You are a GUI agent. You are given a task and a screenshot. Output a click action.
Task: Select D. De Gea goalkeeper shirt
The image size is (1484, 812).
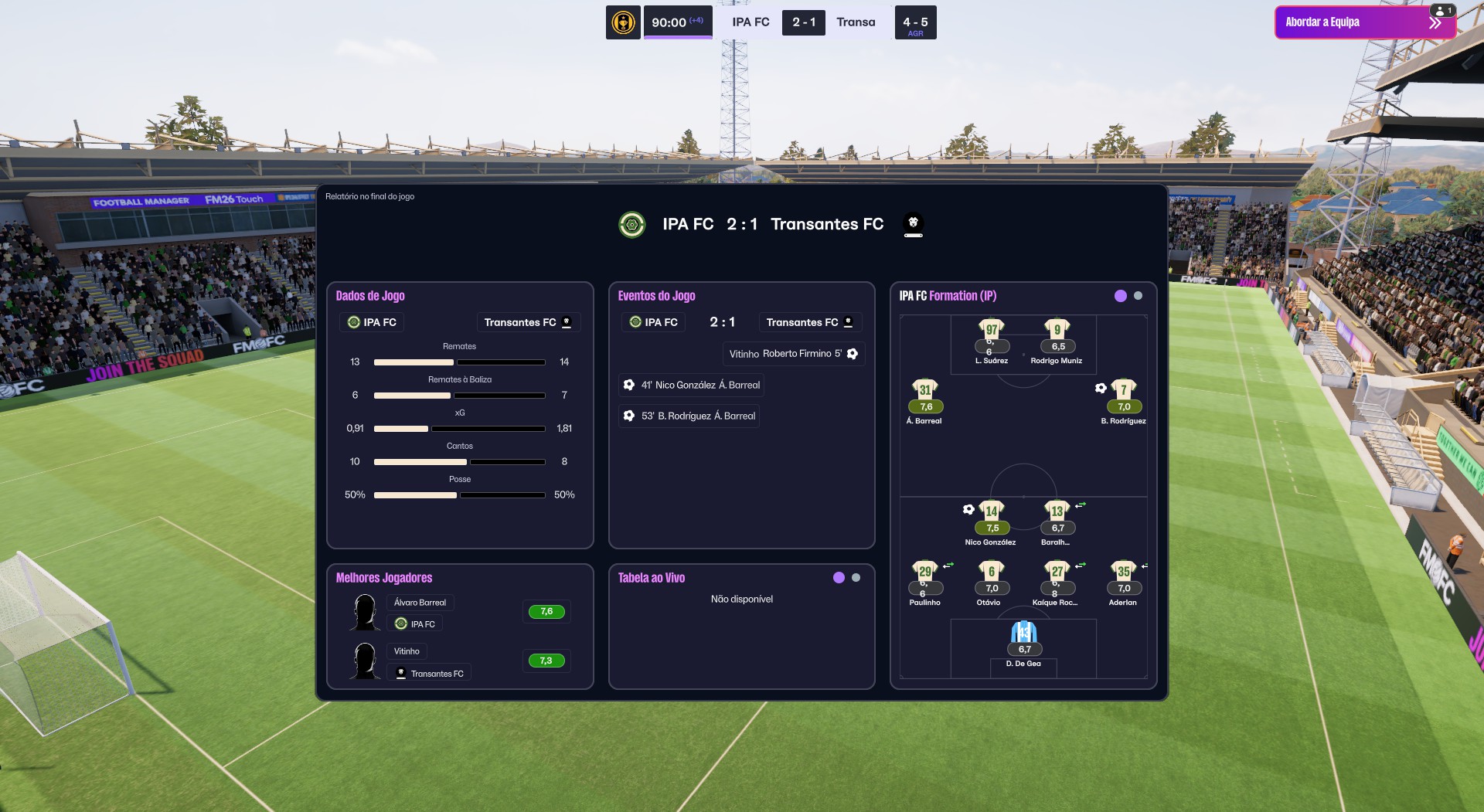(x=1023, y=634)
